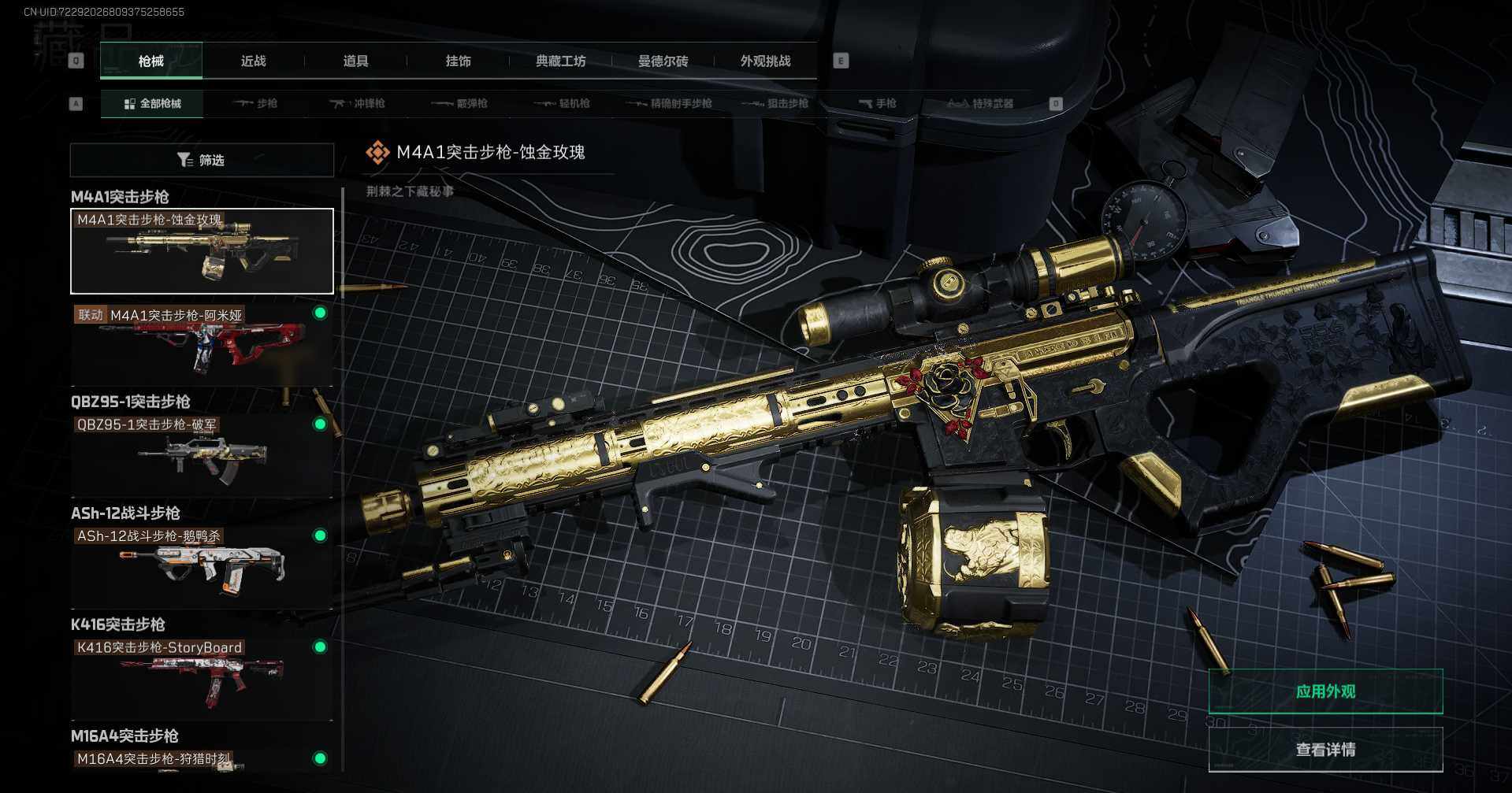Open the 道具 (items) tab
This screenshot has width=1512, height=793.
pos(355,61)
